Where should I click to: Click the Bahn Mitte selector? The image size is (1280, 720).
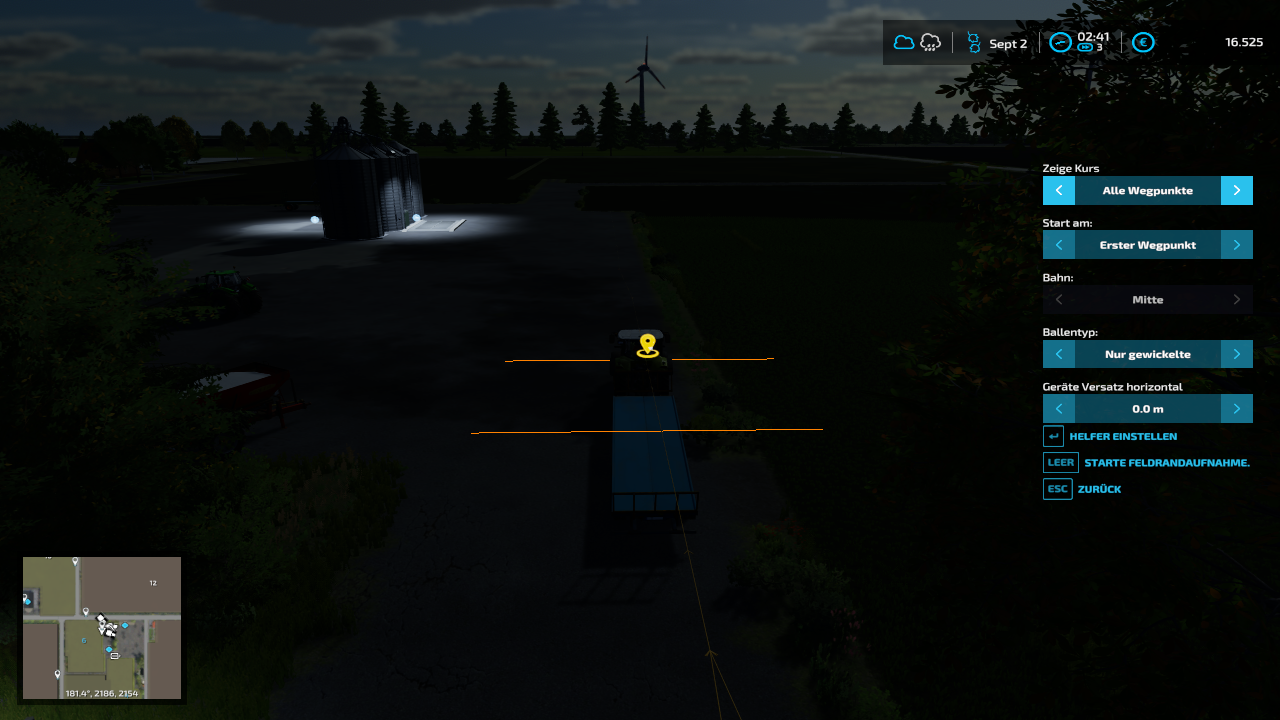pos(1147,299)
